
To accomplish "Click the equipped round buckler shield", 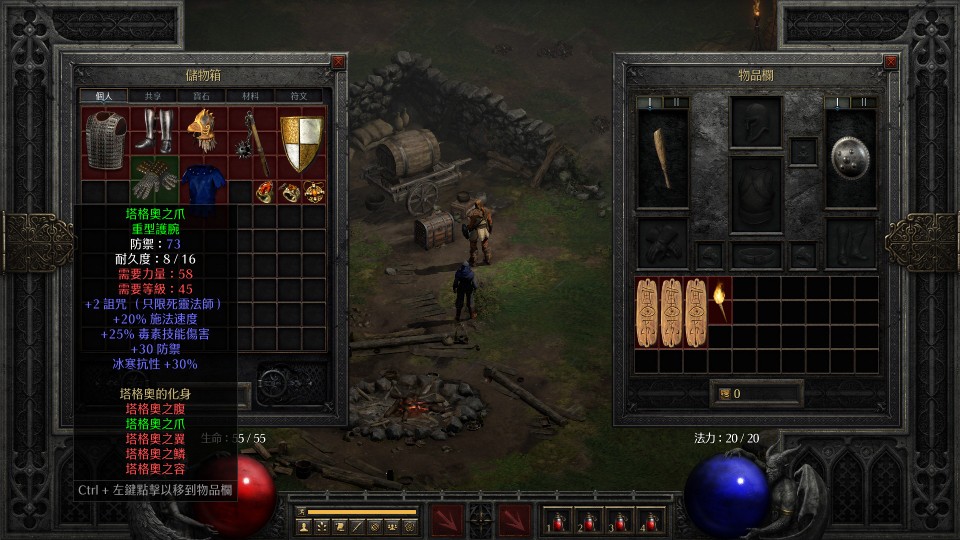I will [851, 158].
